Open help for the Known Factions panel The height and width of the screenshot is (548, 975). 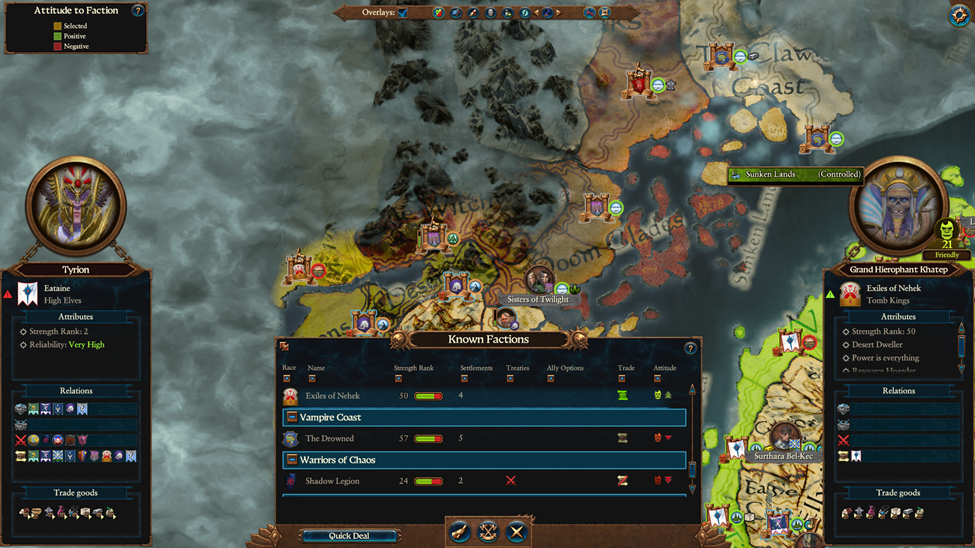click(x=690, y=348)
